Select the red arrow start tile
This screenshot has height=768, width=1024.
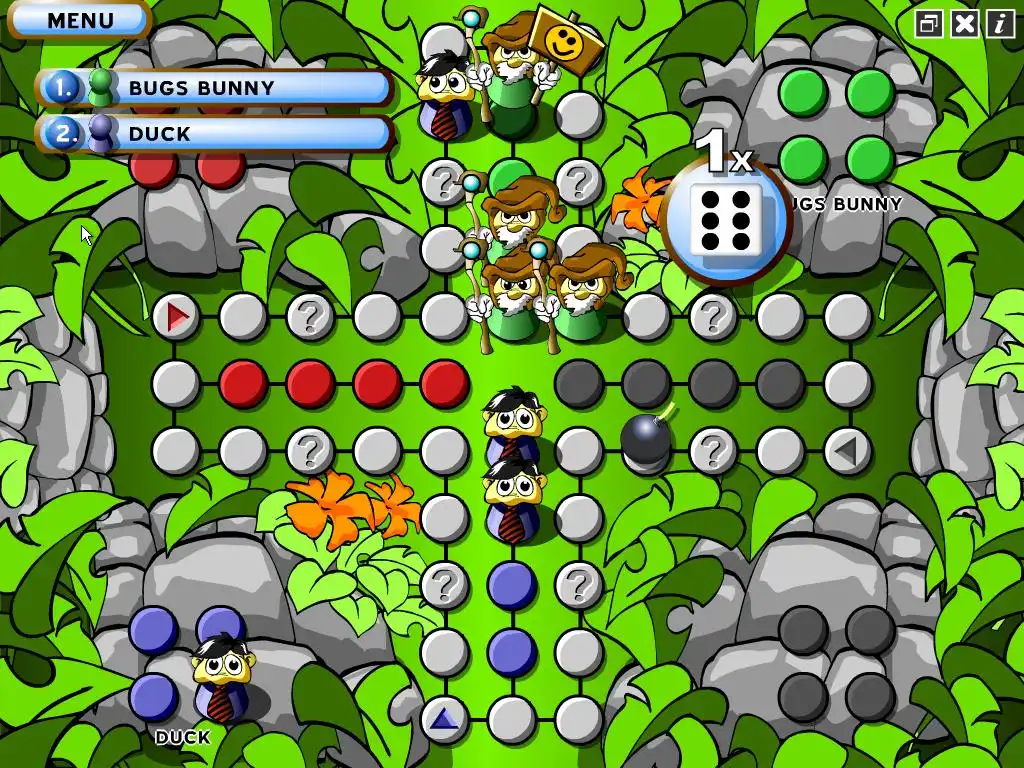(177, 318)
